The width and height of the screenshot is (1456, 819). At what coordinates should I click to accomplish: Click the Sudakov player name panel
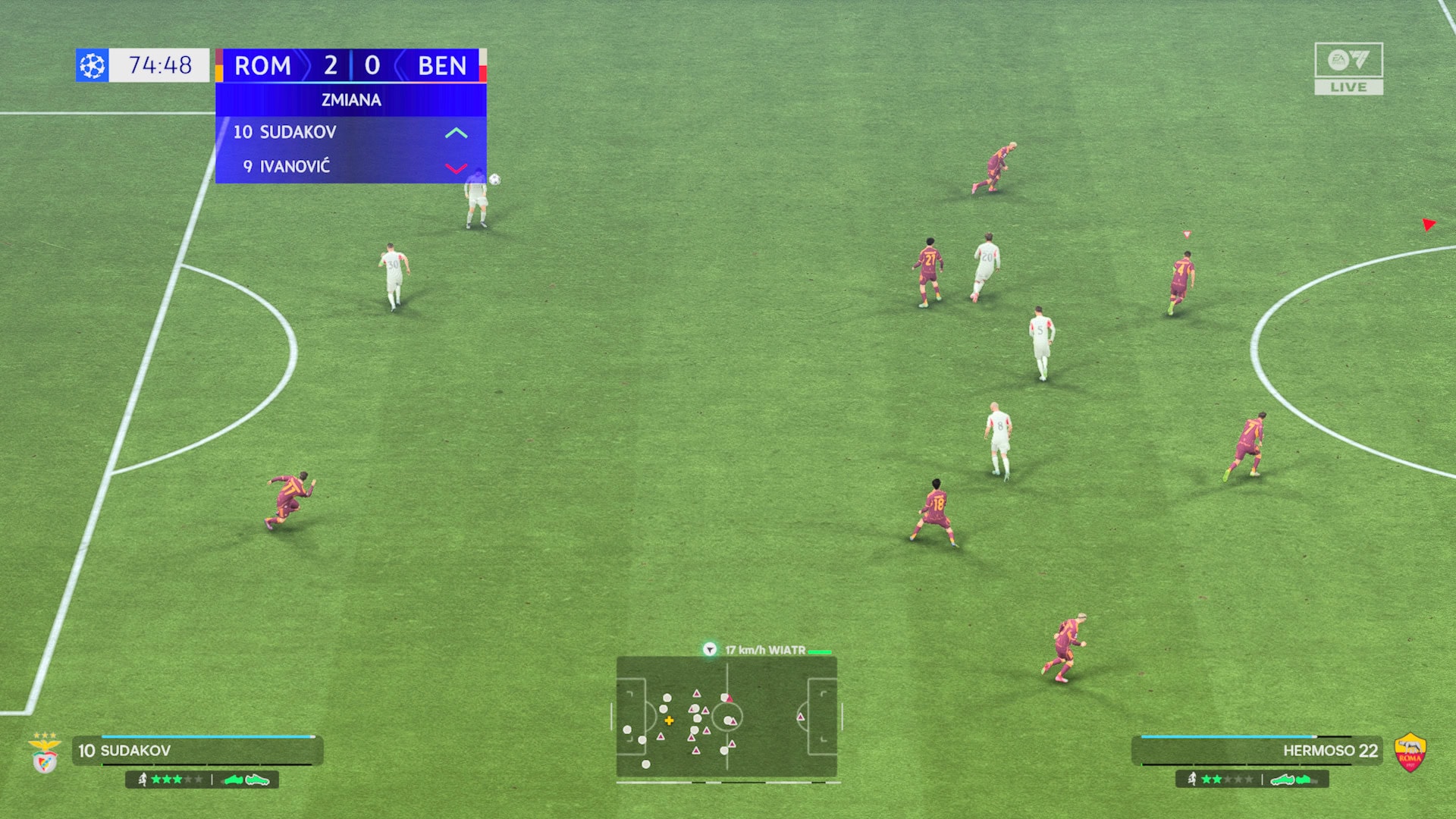click(x=197, y=751)
